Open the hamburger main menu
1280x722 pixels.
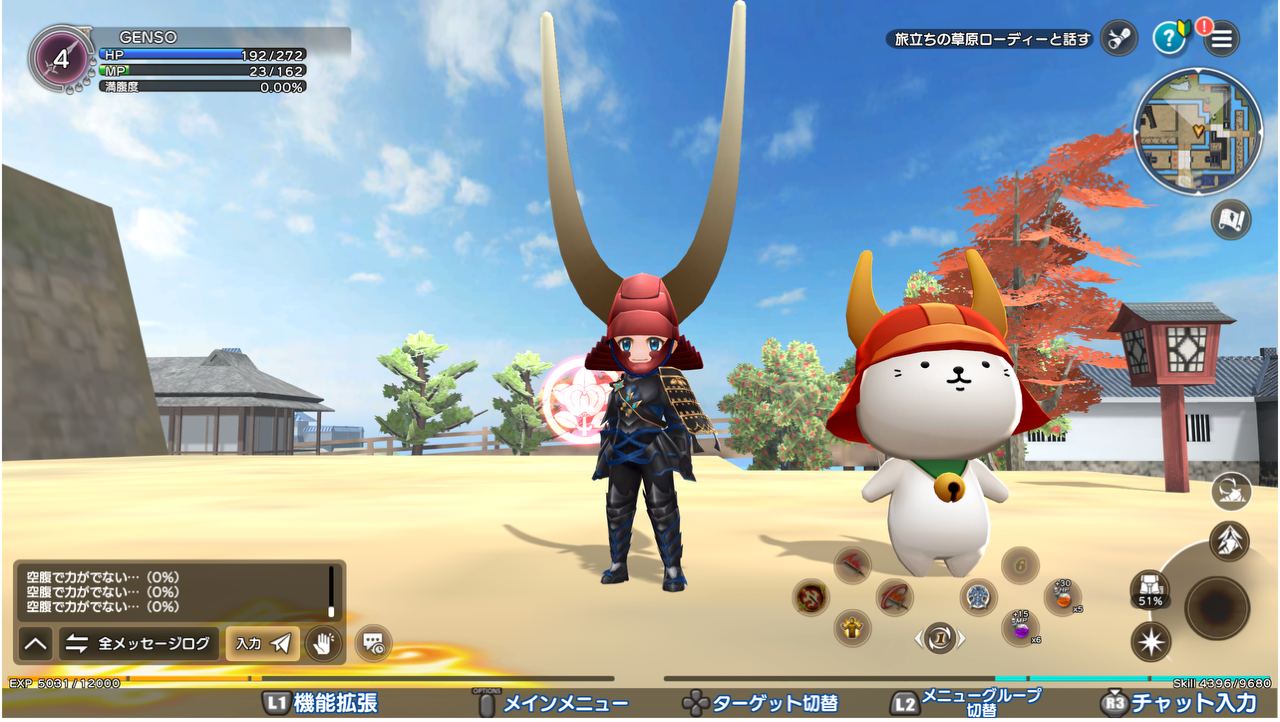(1221, 39)
